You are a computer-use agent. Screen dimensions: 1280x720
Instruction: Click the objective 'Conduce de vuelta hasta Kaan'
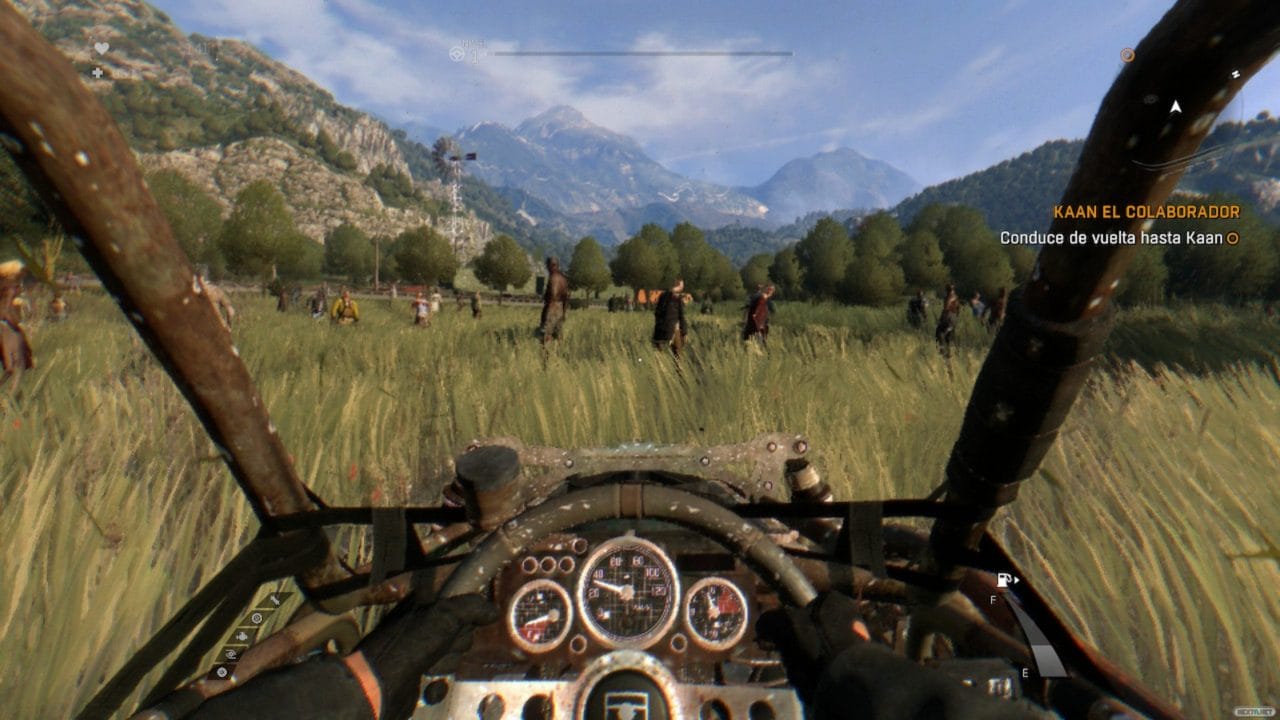click(1112, 238)
